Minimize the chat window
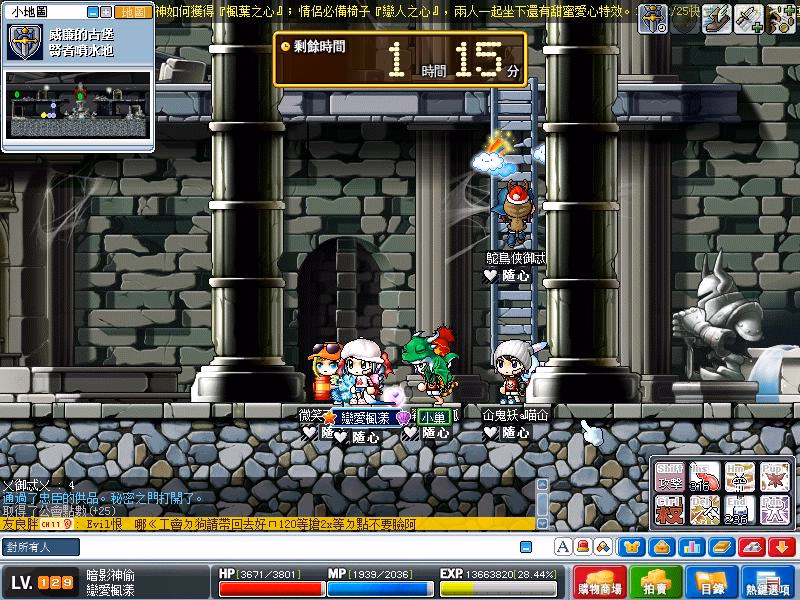 click(526, 547)
